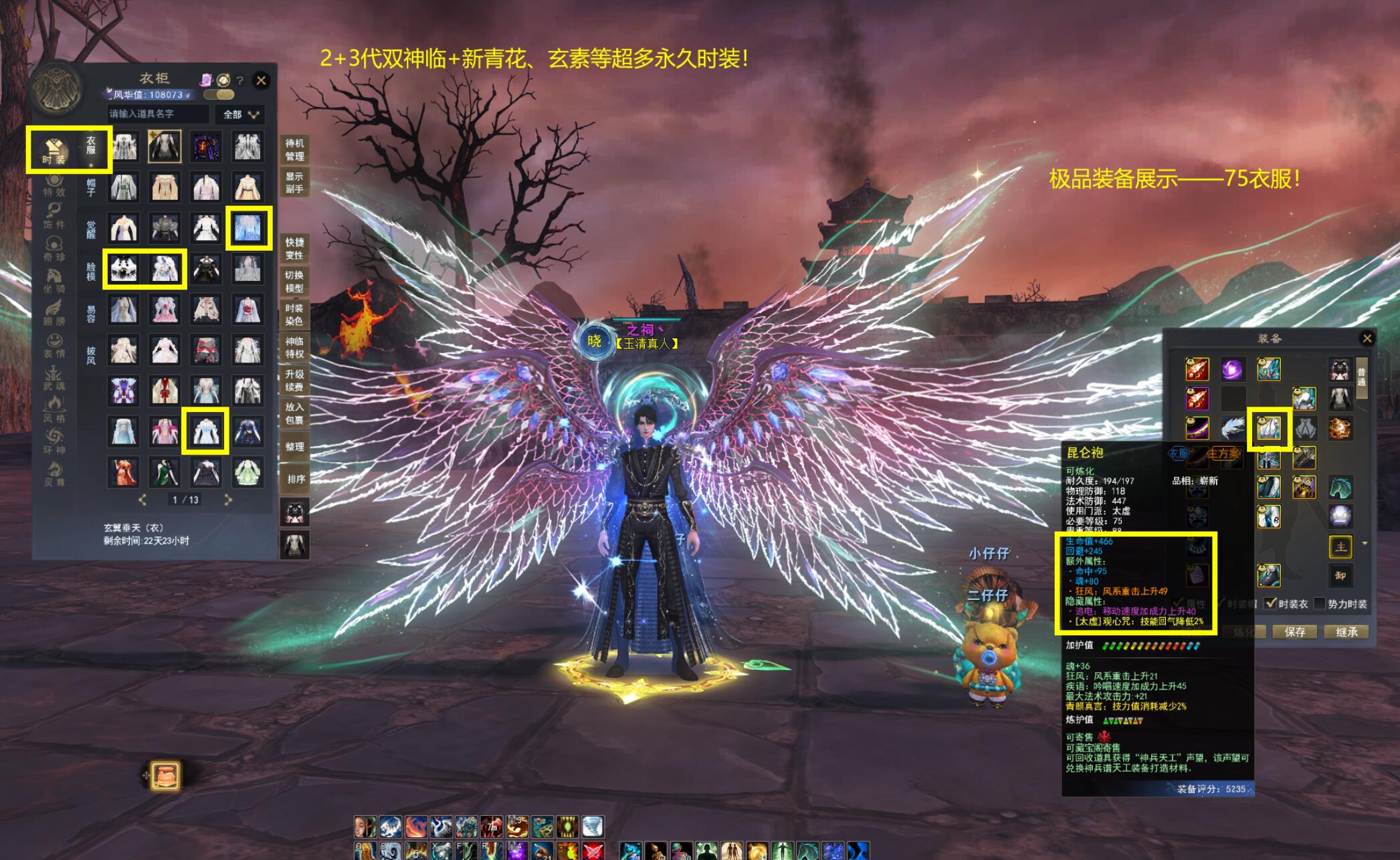The height and width of the screenshot is (860, 1400).
Task: Click the 切换模型 switch model button
Action: point(294,282)
